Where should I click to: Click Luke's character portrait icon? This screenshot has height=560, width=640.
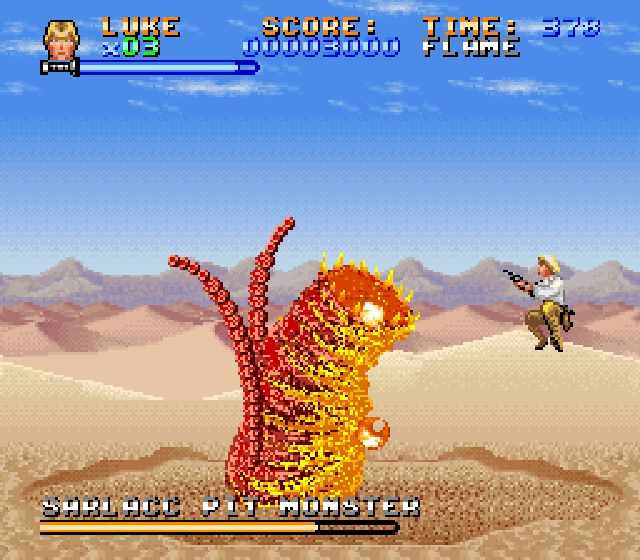click(60, 38)
